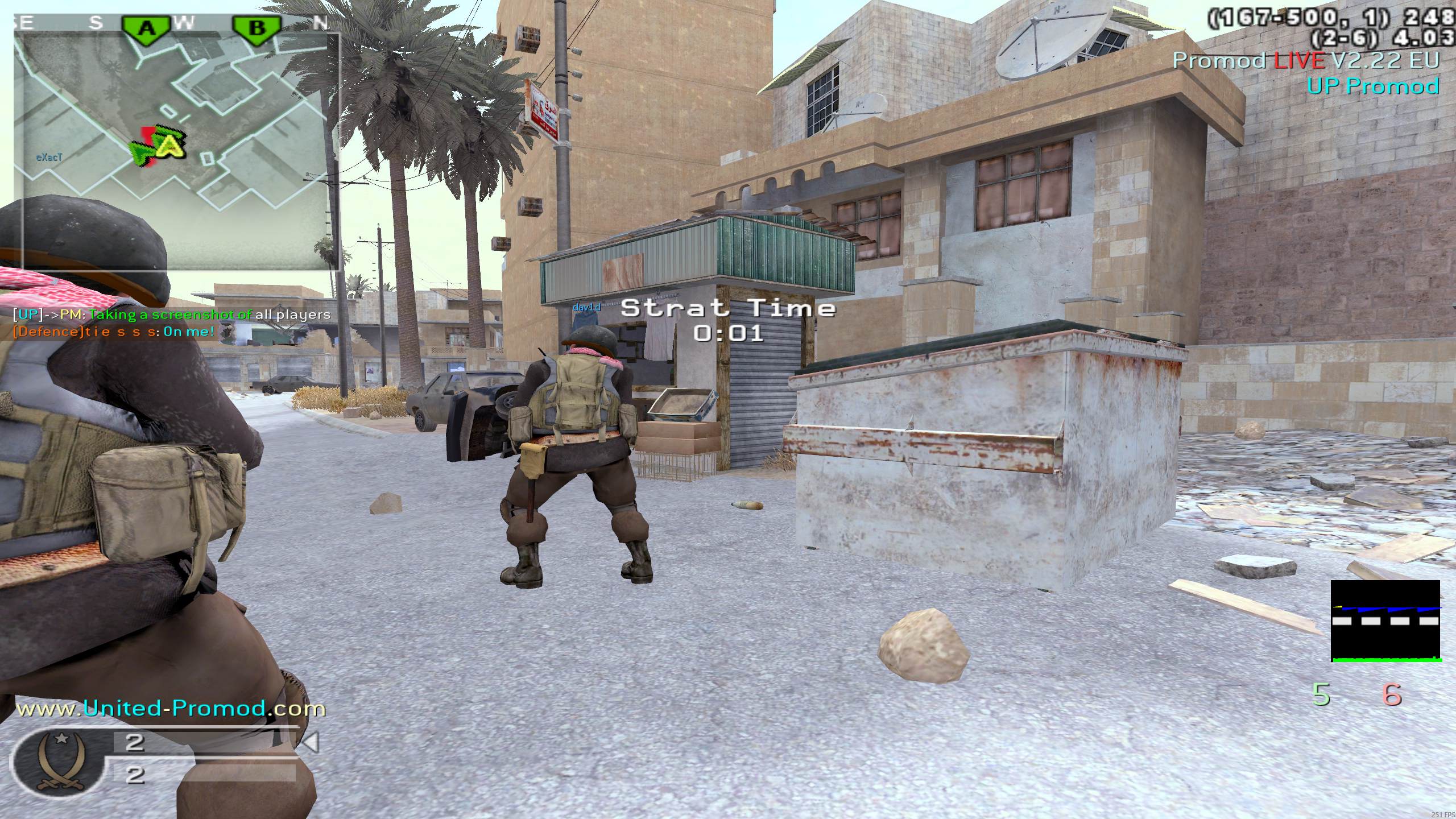This screenshot has height=819, width=1456.
Task: Click the black lagometer network graph
Action: 1385,621
